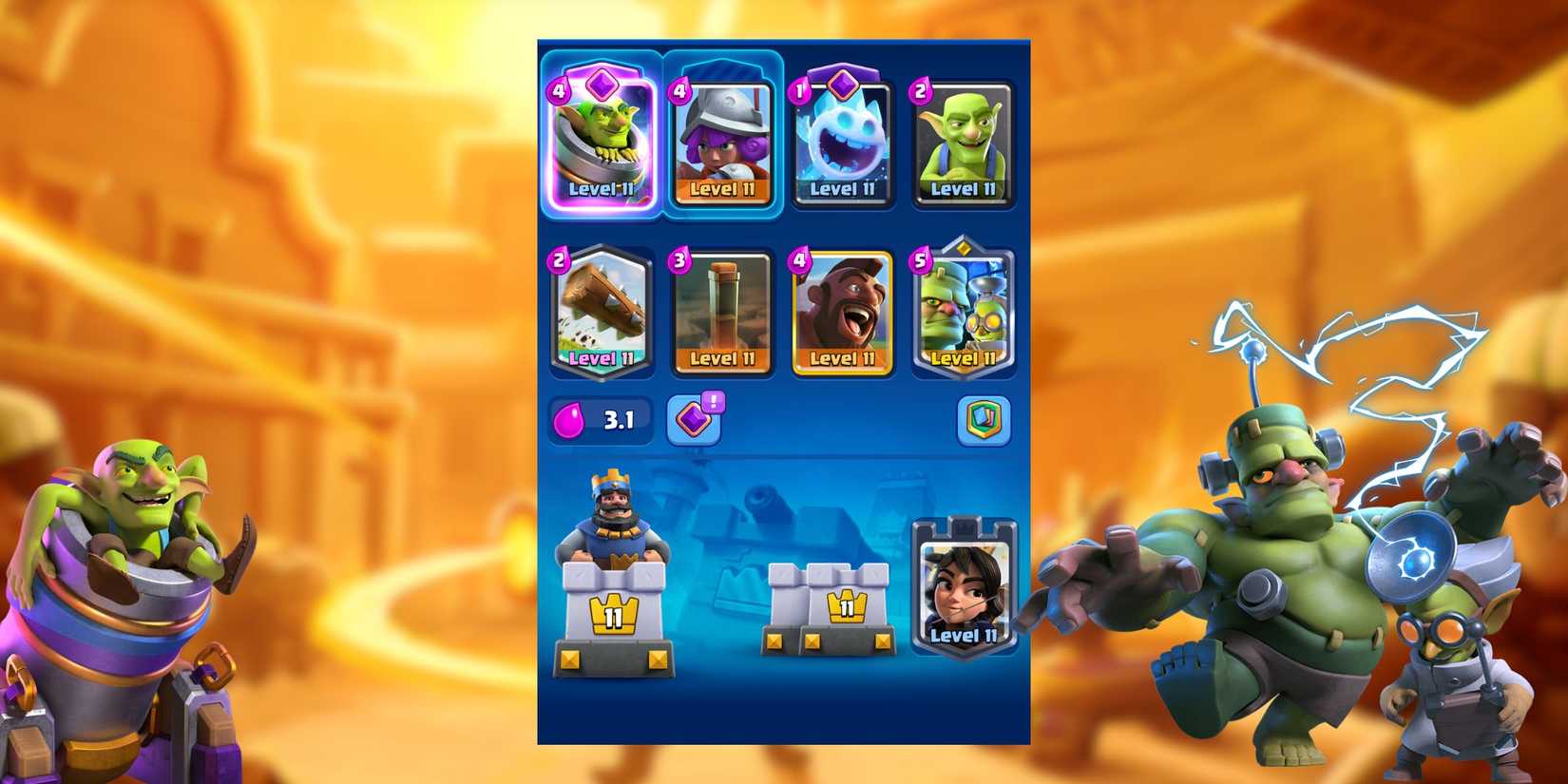
Task: Open the Princess tower troop portrait
Action: (x=963, y=580)
